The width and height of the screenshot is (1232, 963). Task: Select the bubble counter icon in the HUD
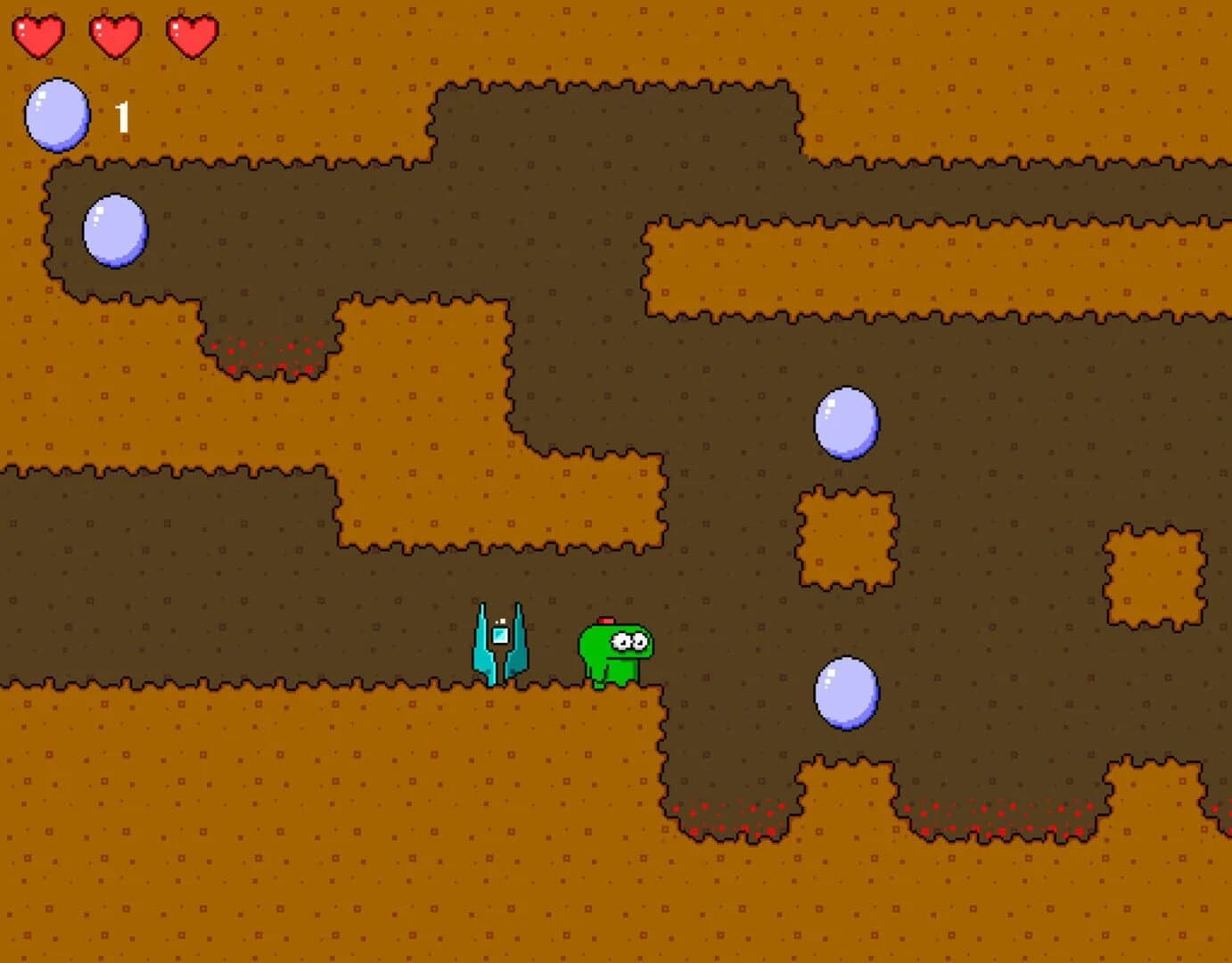click(x=57, y=114)
